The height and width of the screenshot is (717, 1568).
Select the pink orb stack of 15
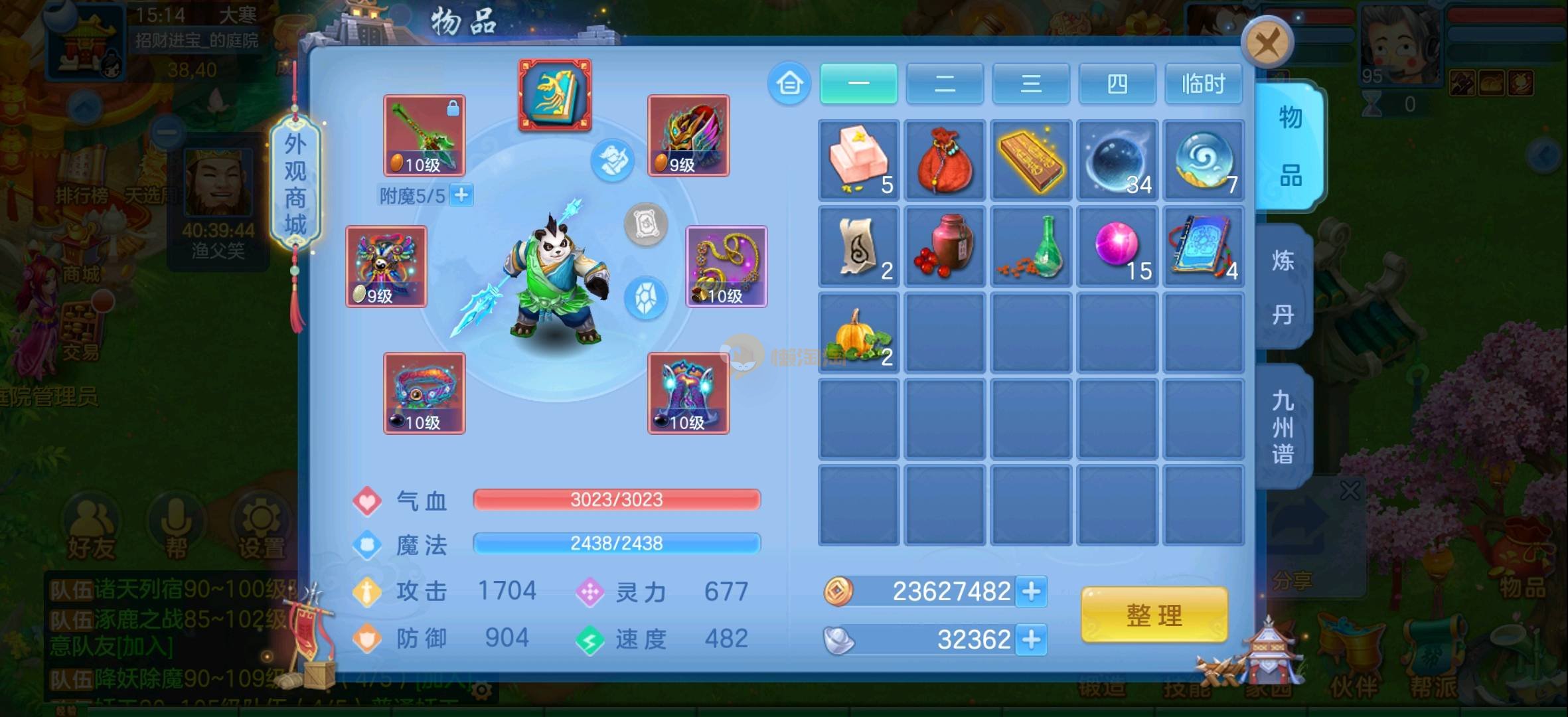tap(1117, 246)
